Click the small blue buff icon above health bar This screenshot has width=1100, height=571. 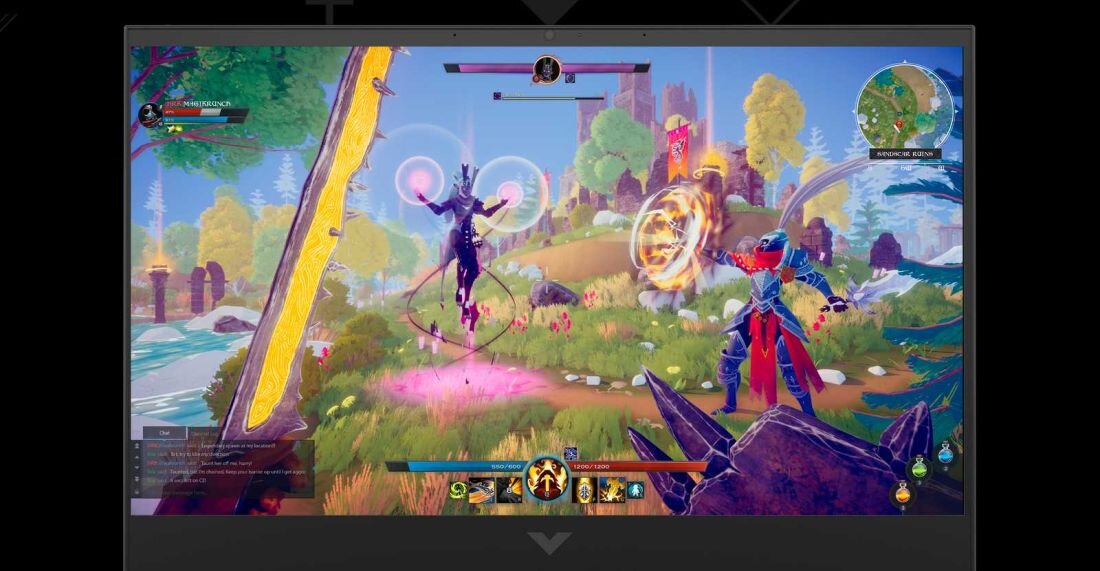571,454
